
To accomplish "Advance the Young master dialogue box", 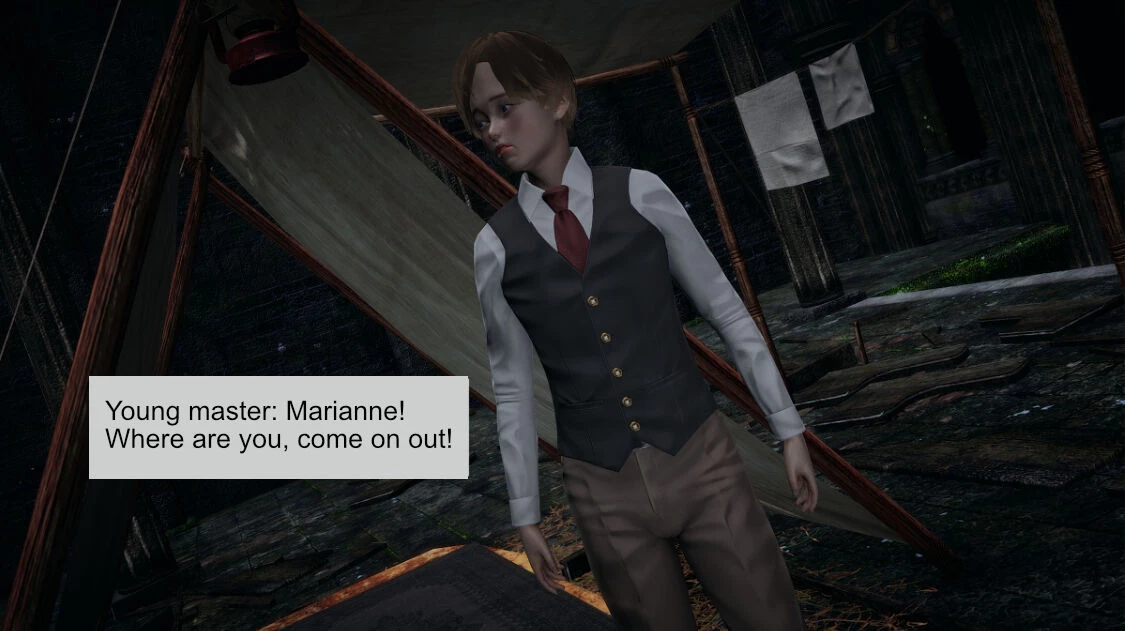I will pos(278,427).
